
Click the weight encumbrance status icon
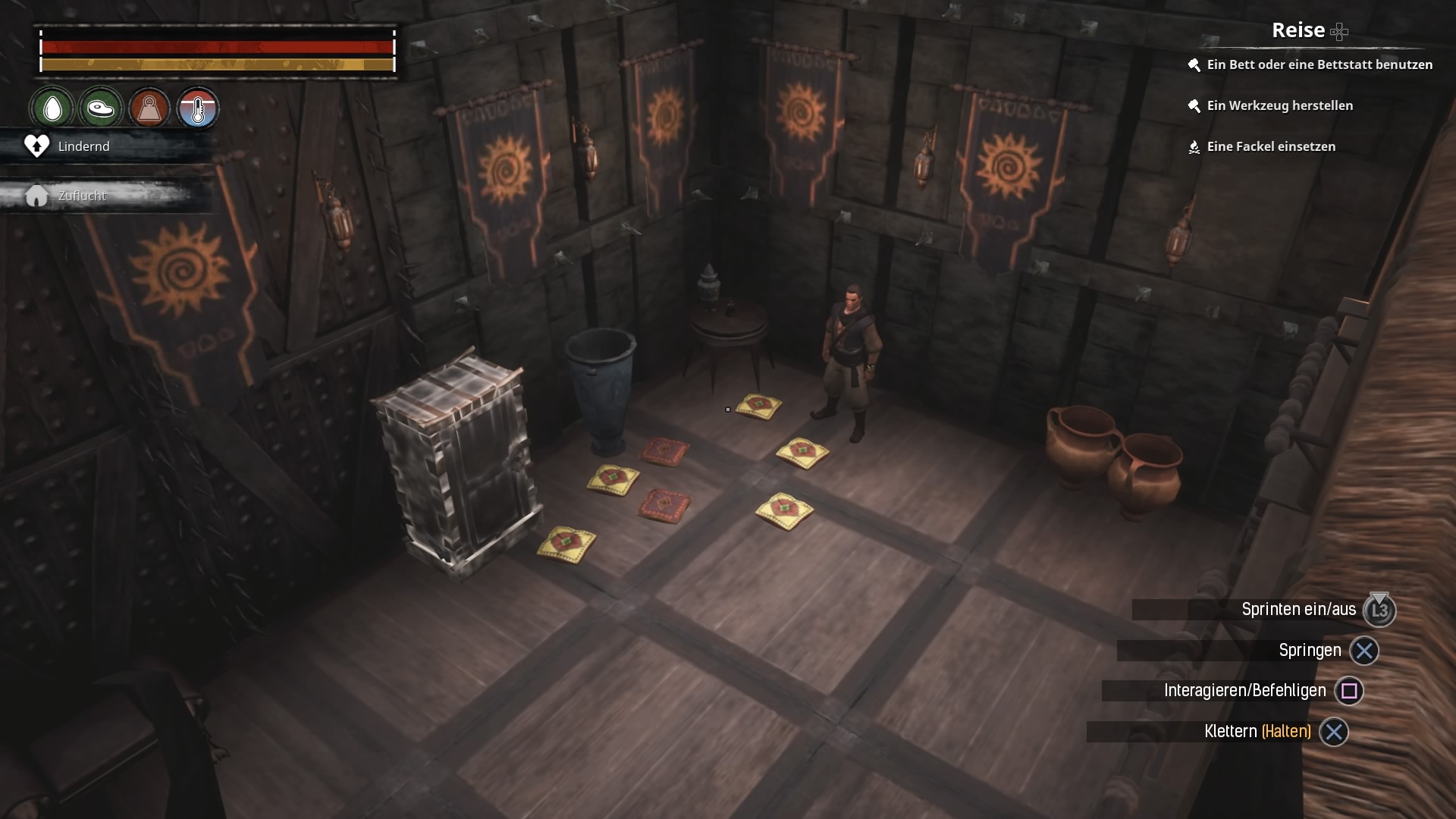[149, 108]
